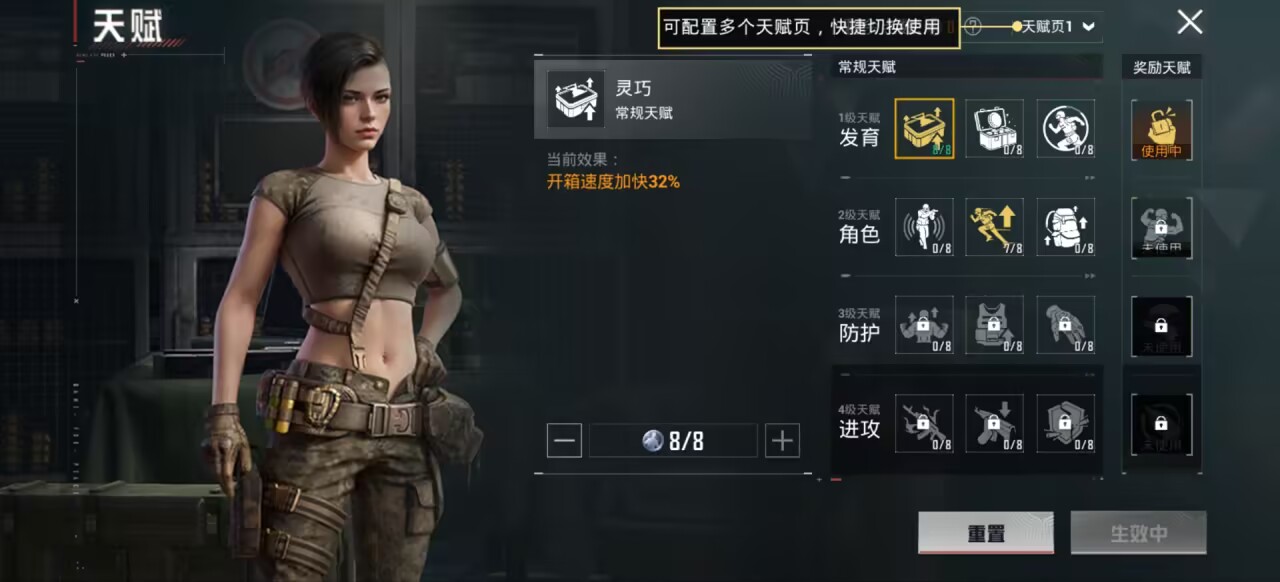This screenshot has width=1280, height=582.
Task: Click the locked shield attack talent
Action: (1065, 422)
